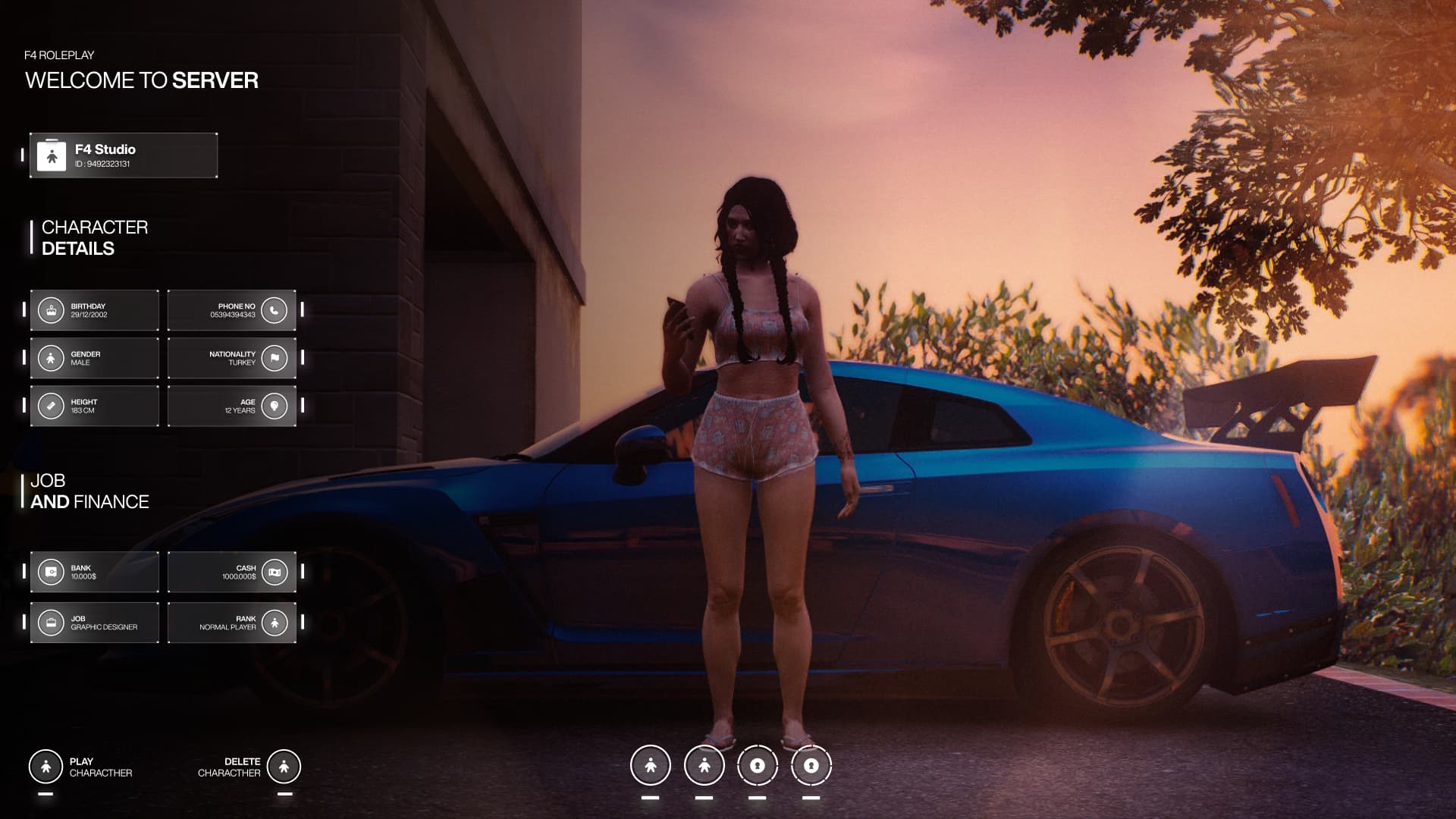Select the second character slot icon
Viewport: 1456px width, 819px height.
click(704, 766)
